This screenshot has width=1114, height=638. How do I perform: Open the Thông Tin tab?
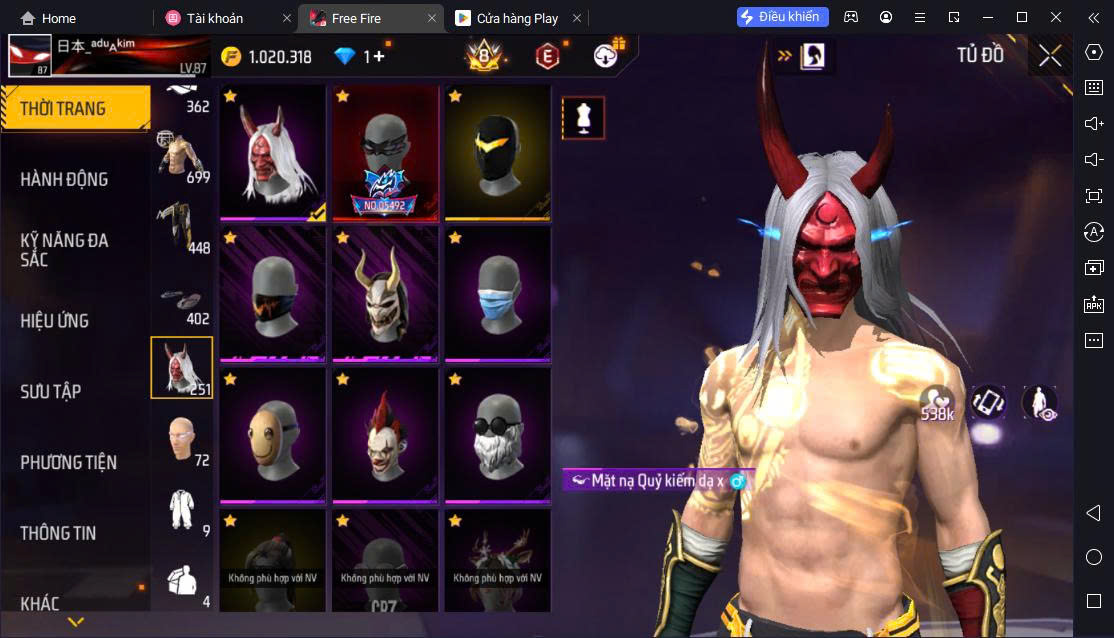pyautogui.click(x=58, y=533)
